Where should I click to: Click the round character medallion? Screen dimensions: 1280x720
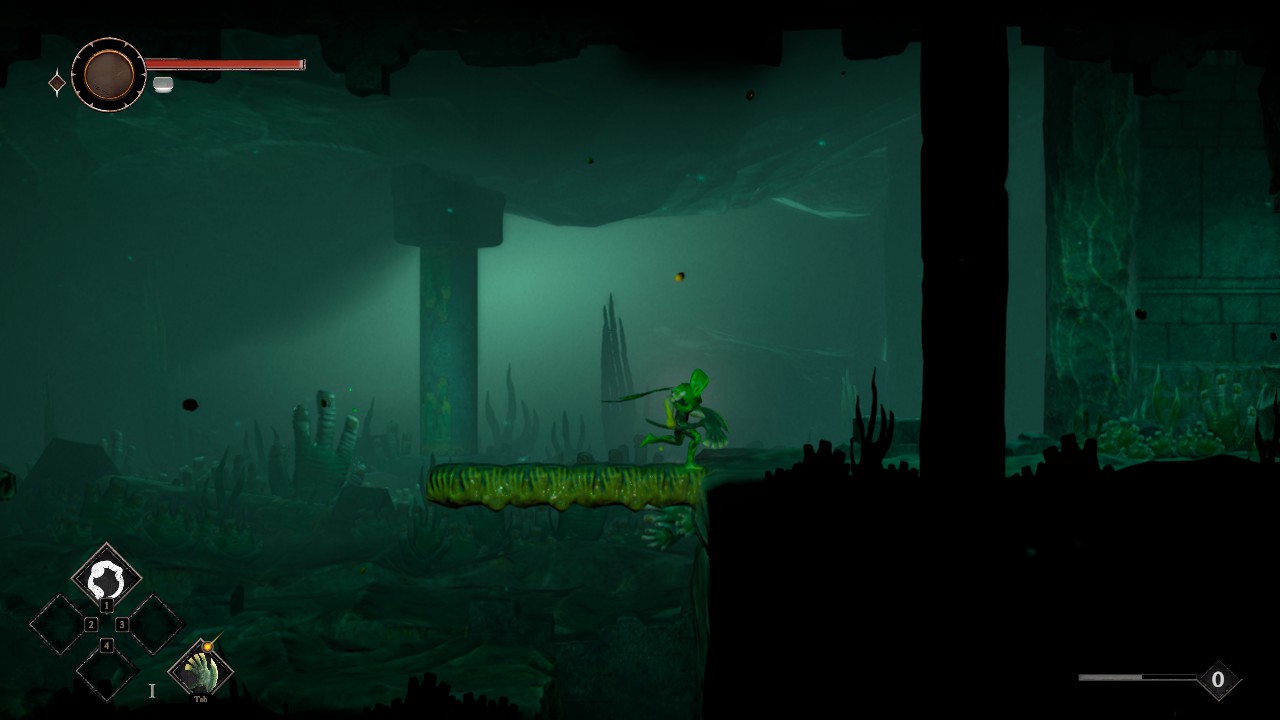tap(109, 74)
